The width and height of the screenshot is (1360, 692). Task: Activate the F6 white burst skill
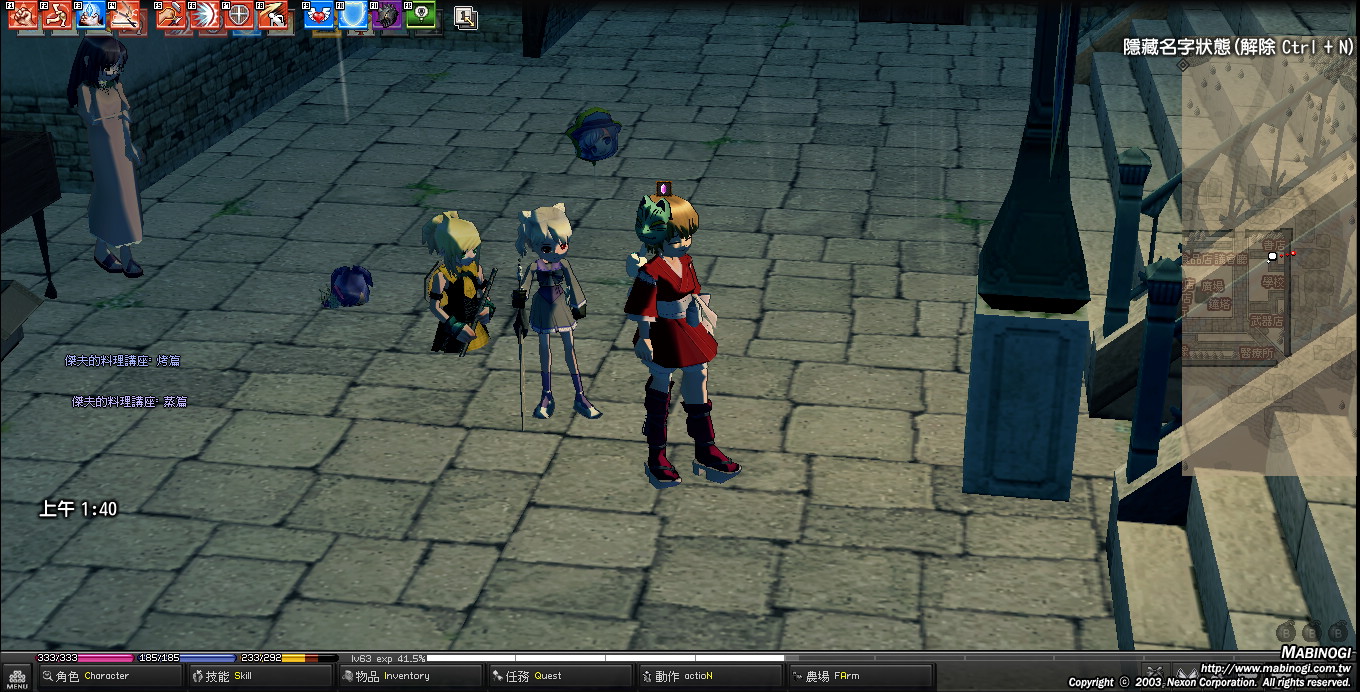tap(206, 15)
